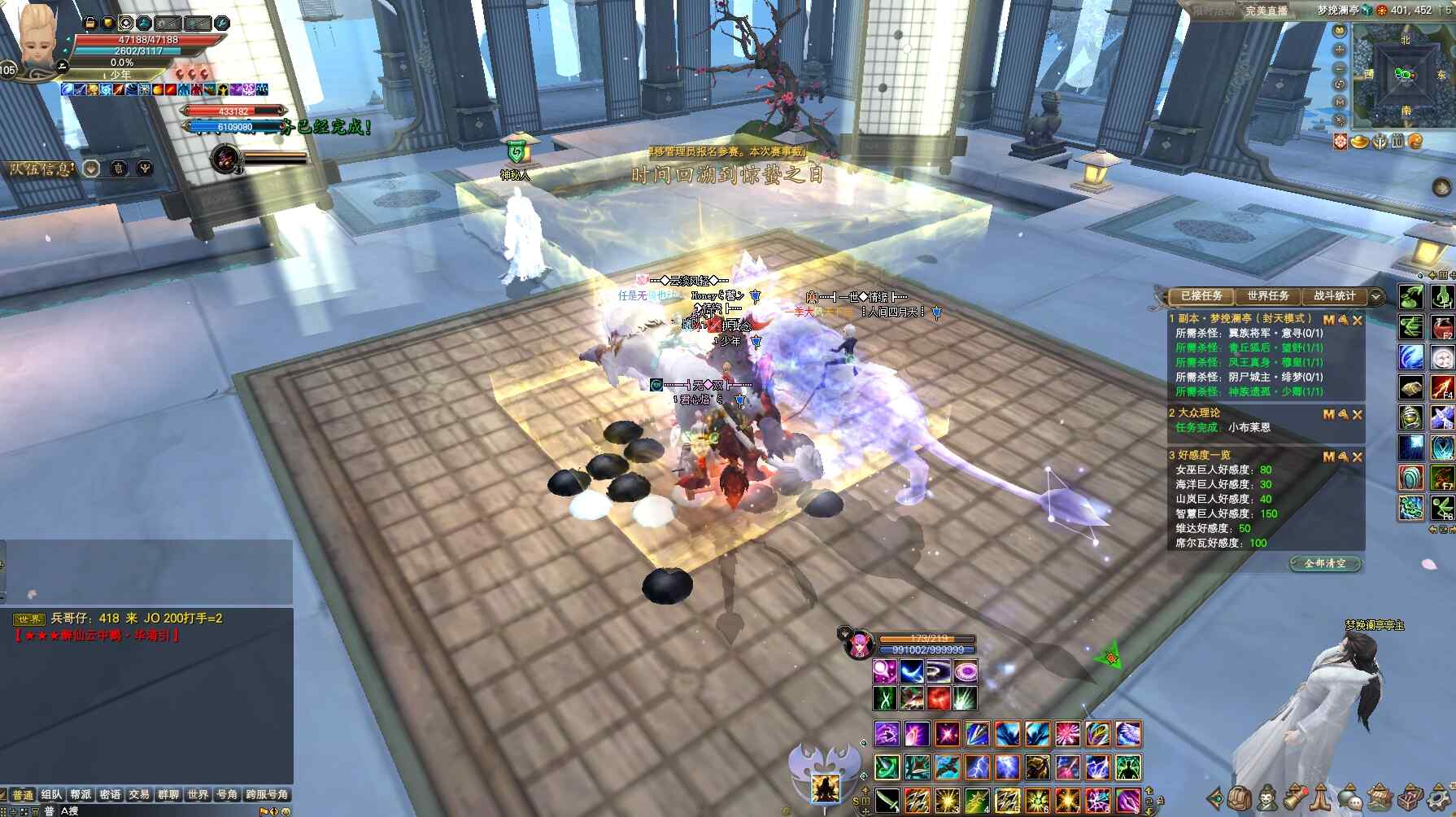Click the player portrait in top-left

[x=37, y=41]
